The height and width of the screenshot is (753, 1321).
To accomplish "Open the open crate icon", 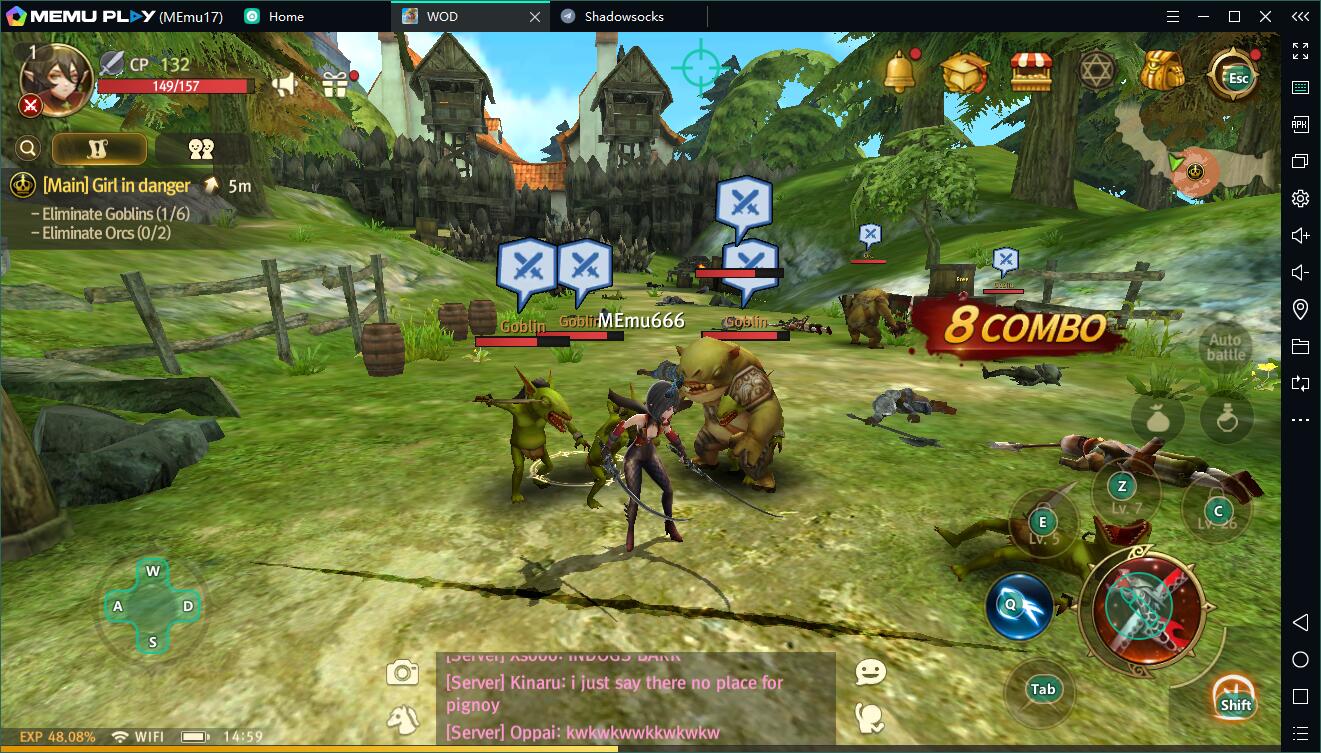I will click(964, 72).
